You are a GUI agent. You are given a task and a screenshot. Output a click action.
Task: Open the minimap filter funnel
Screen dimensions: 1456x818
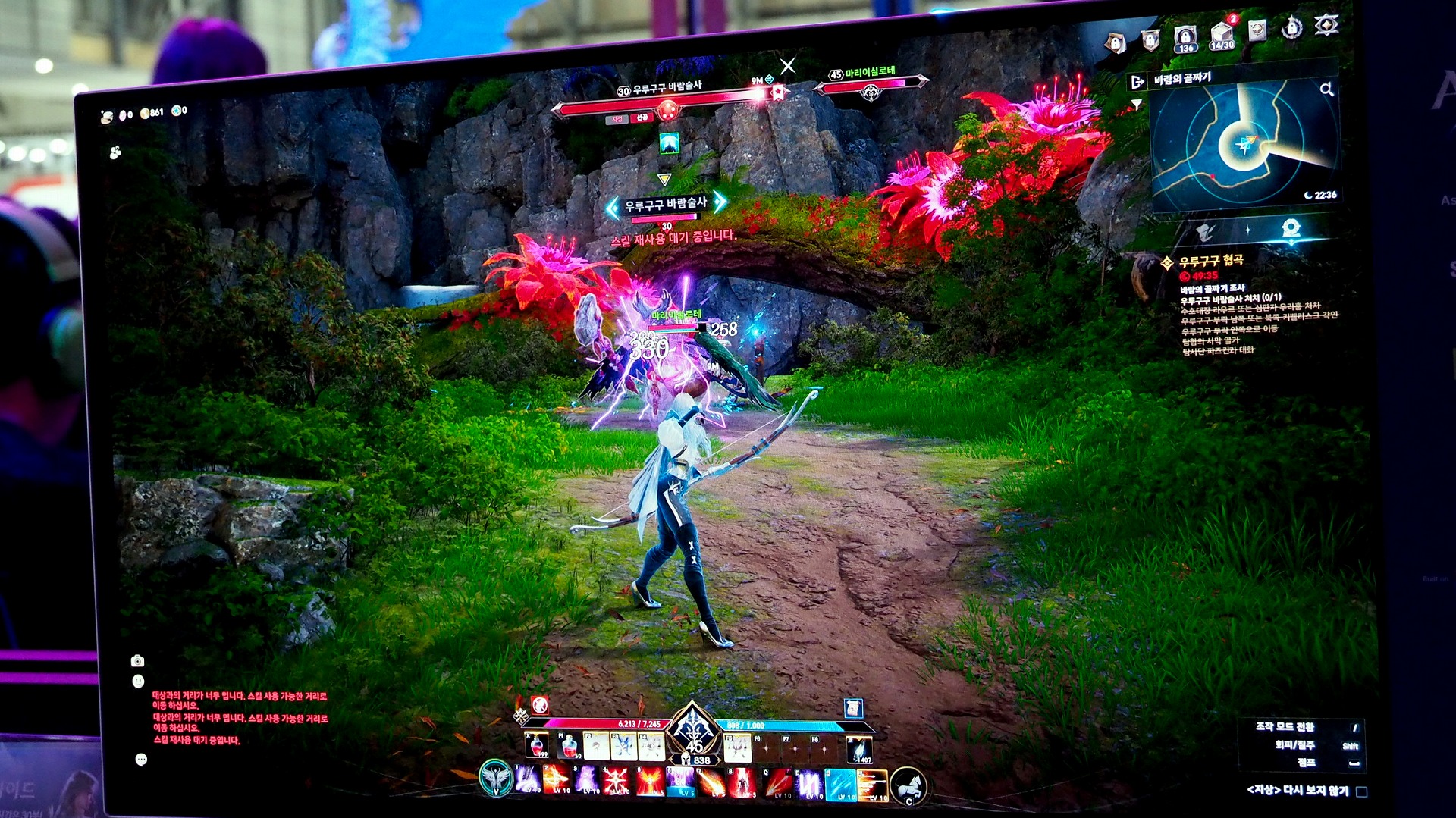tap(1136, 105)
